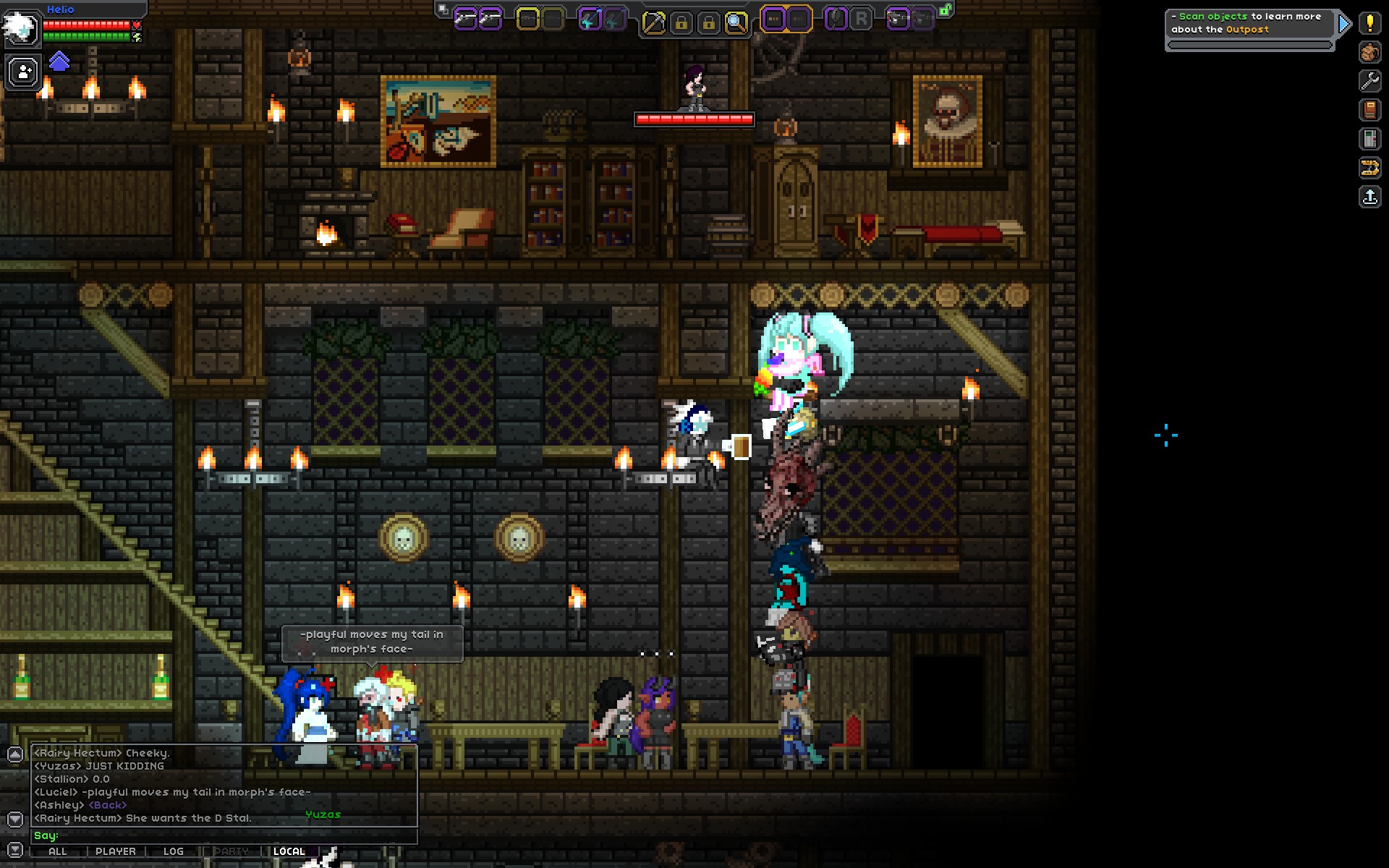Open the crafting wrench icon
This screenshot has height=868, width=1389.
(1368, 81)
